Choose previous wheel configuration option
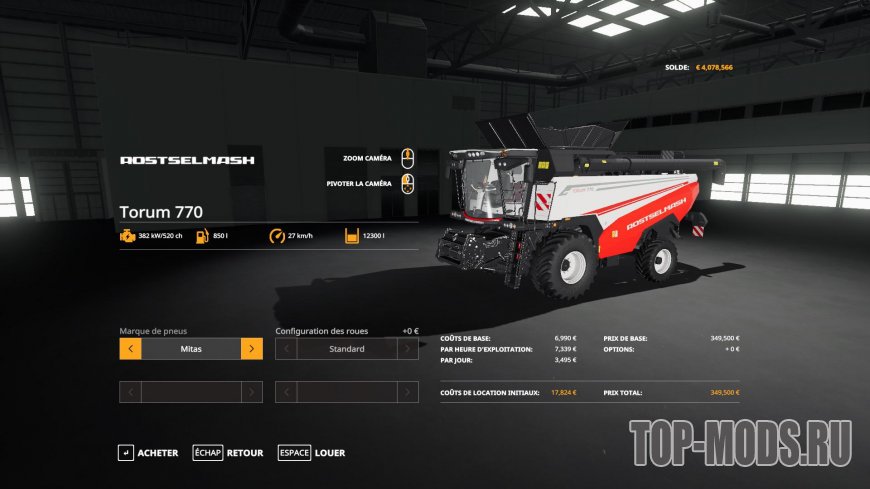The height and width of the screenshot is (489, 870). pyautogui.click(x=286, y=349)
